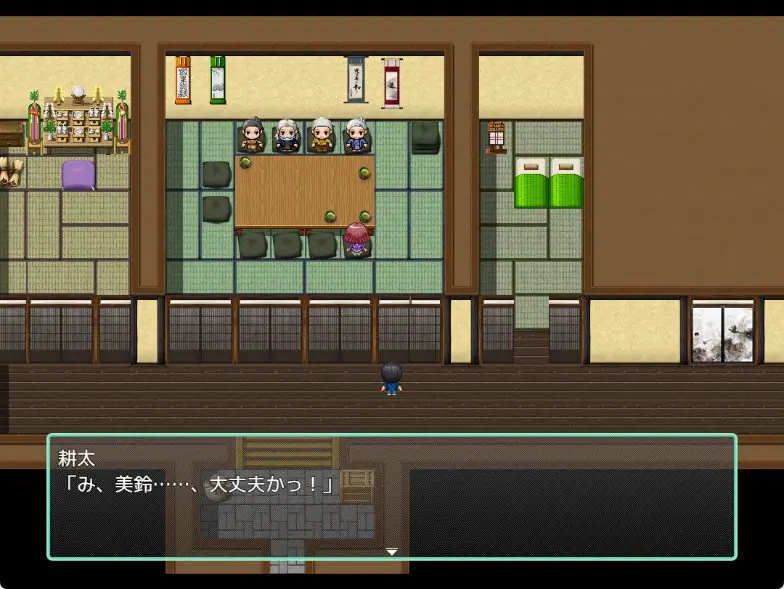Advance dialogue with the white arrow indicator
Screen dimensions: 784x589
coord(392,551)
